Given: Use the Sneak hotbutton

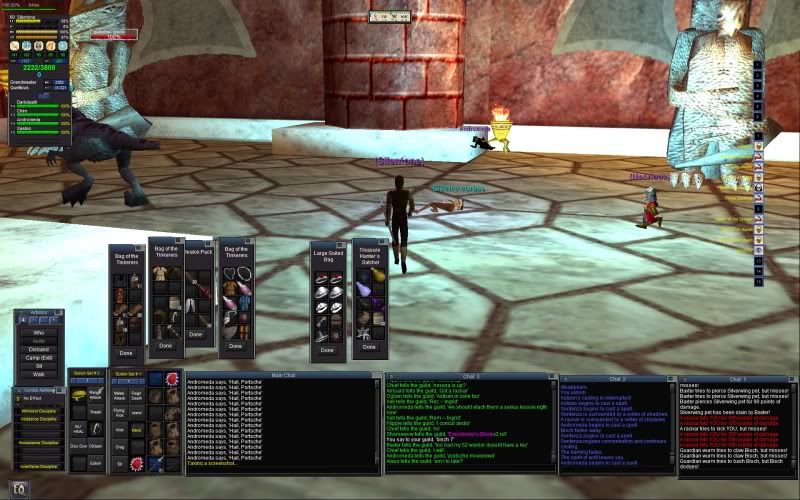Looking at the screenshot, I should coord(96,410).
